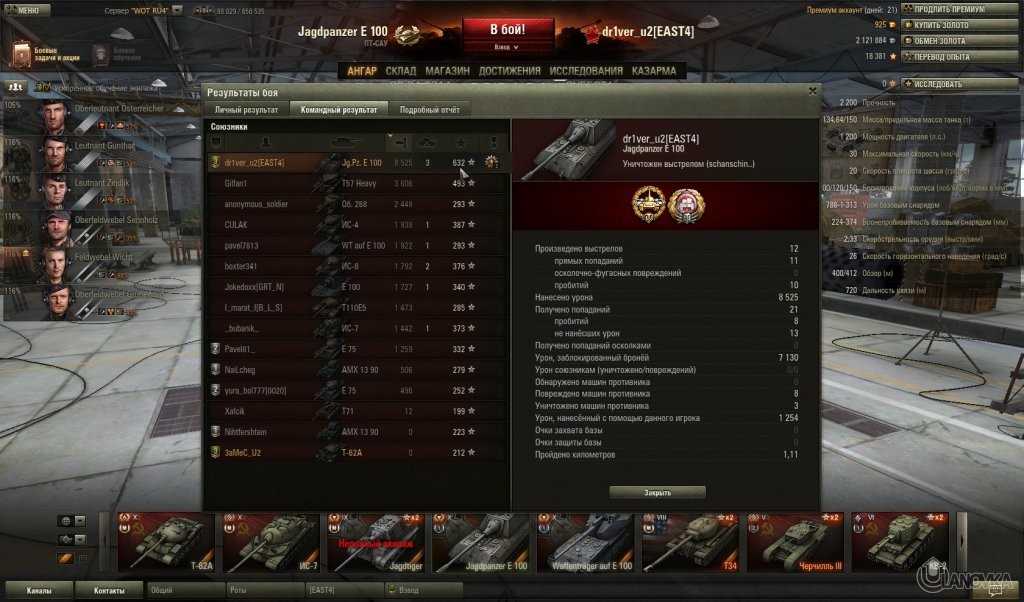Open the Каналы chat button

tap(39, 591)
